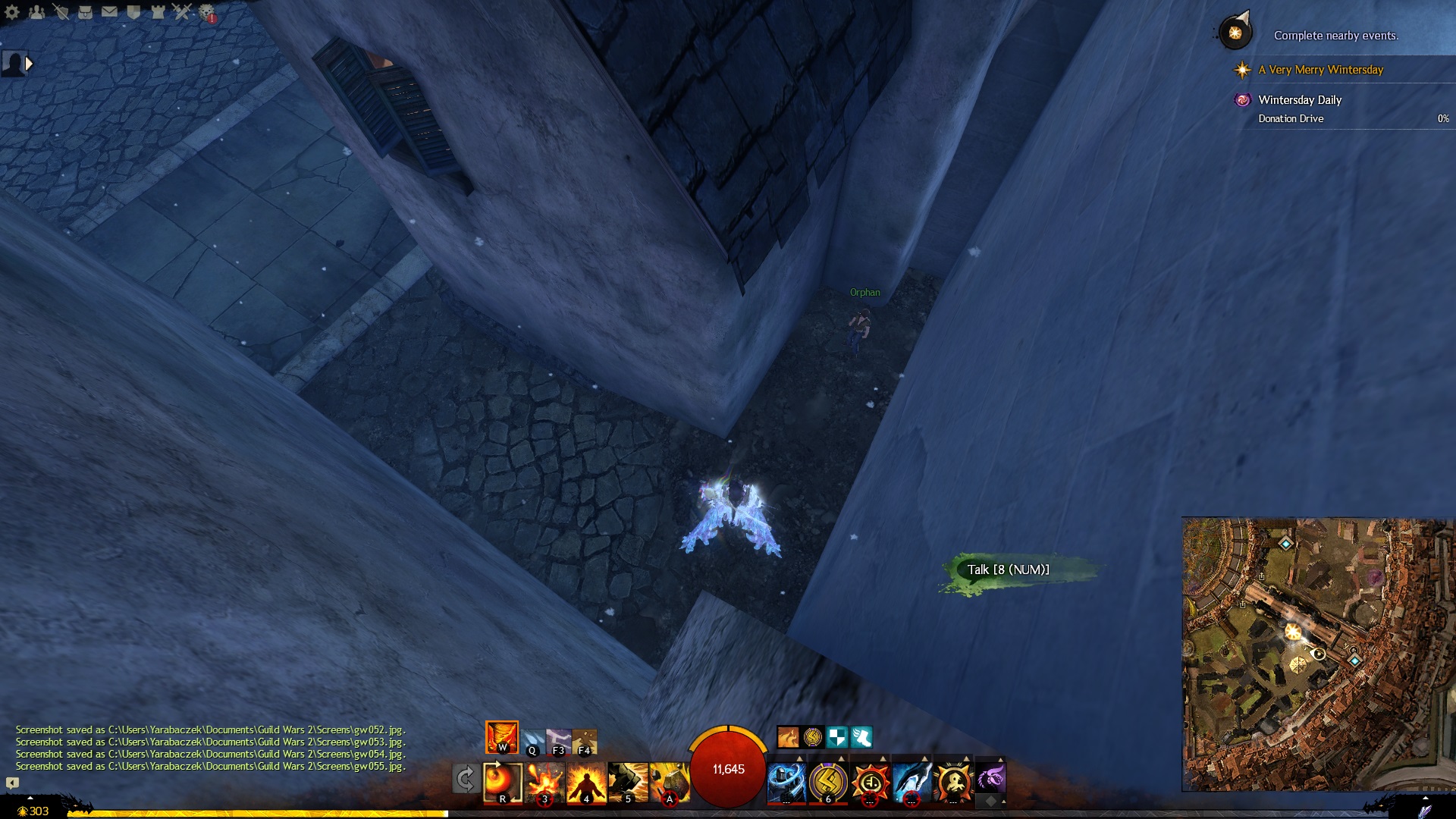This screenshot has width=1456, height=819.
Task: Open the World vs World castle icon
Action: coord(158,11)
